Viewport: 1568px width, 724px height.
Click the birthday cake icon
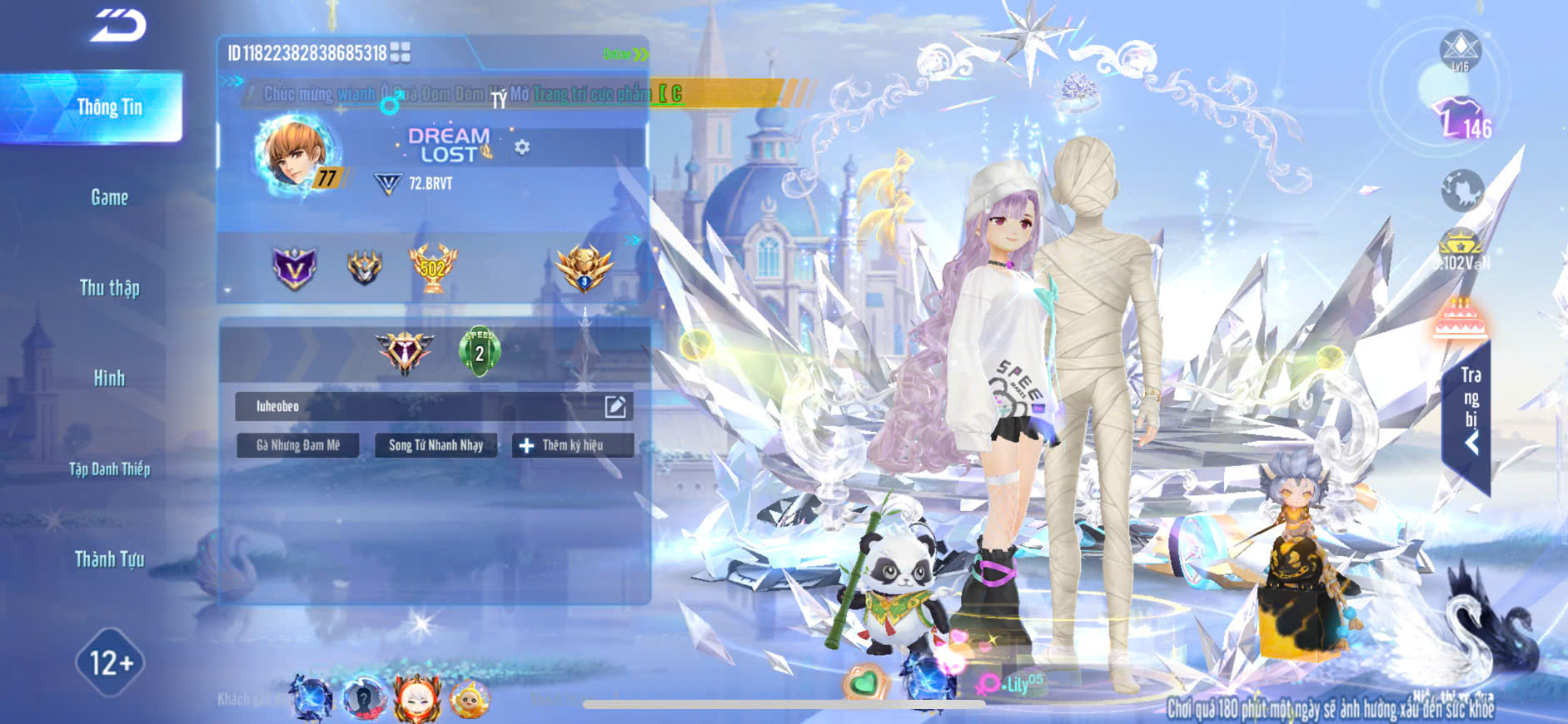click(1460, 317)
